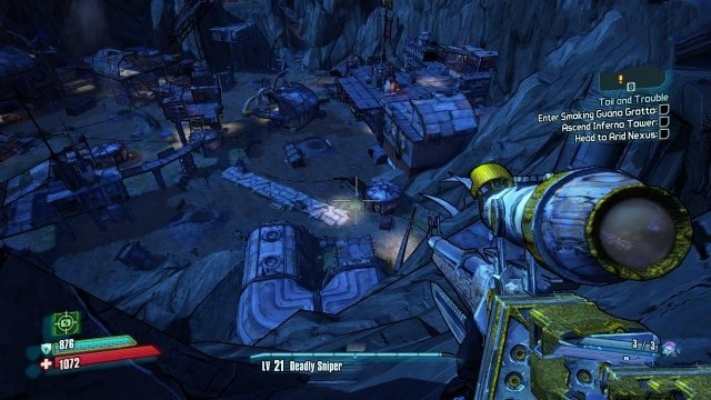This screenshot has height=400, width=711.
Task: Click the Head to Arid Nexus objective checkbox
Action: coord(664,134)
